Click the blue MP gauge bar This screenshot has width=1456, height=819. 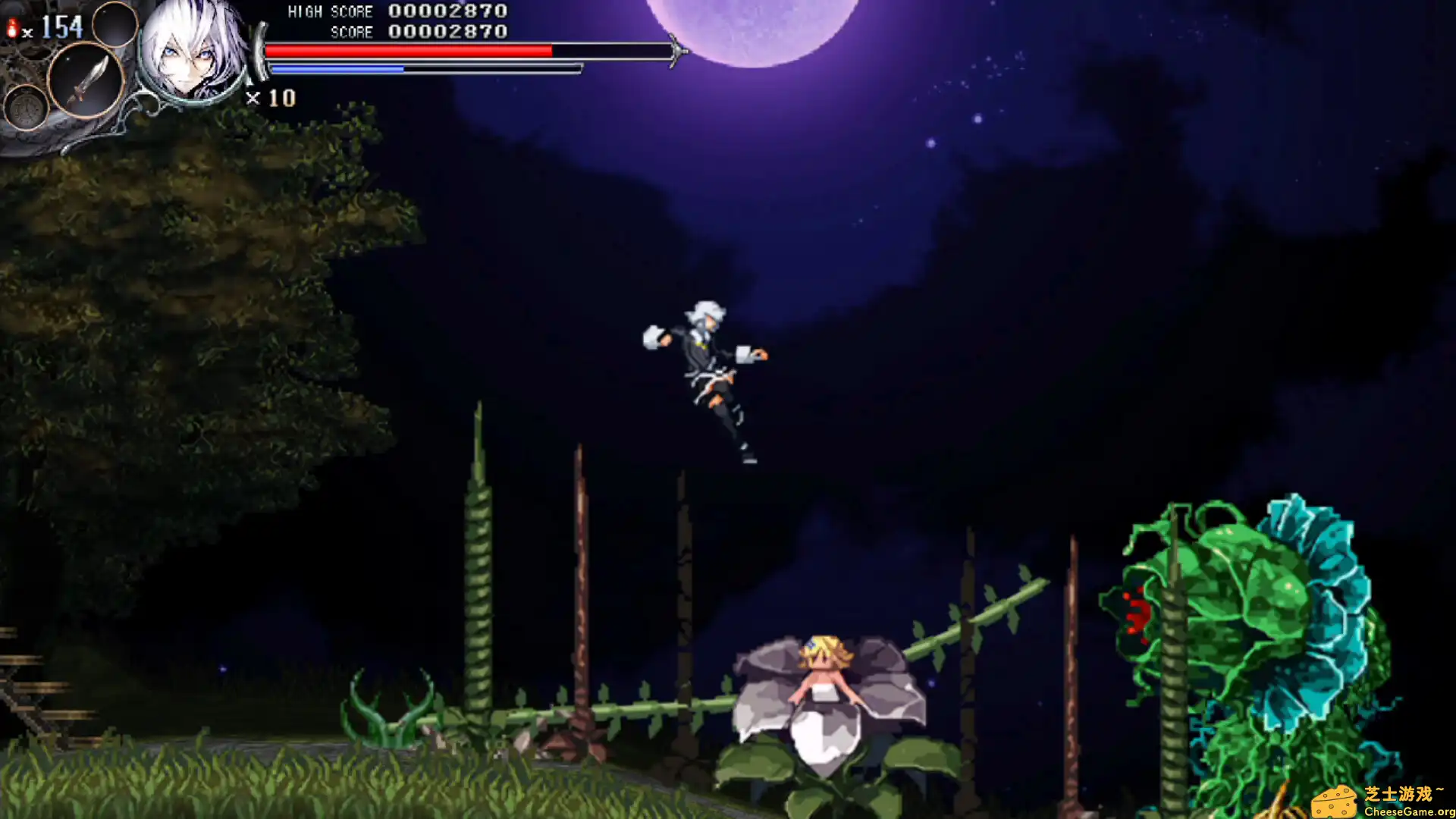(337, 67)
